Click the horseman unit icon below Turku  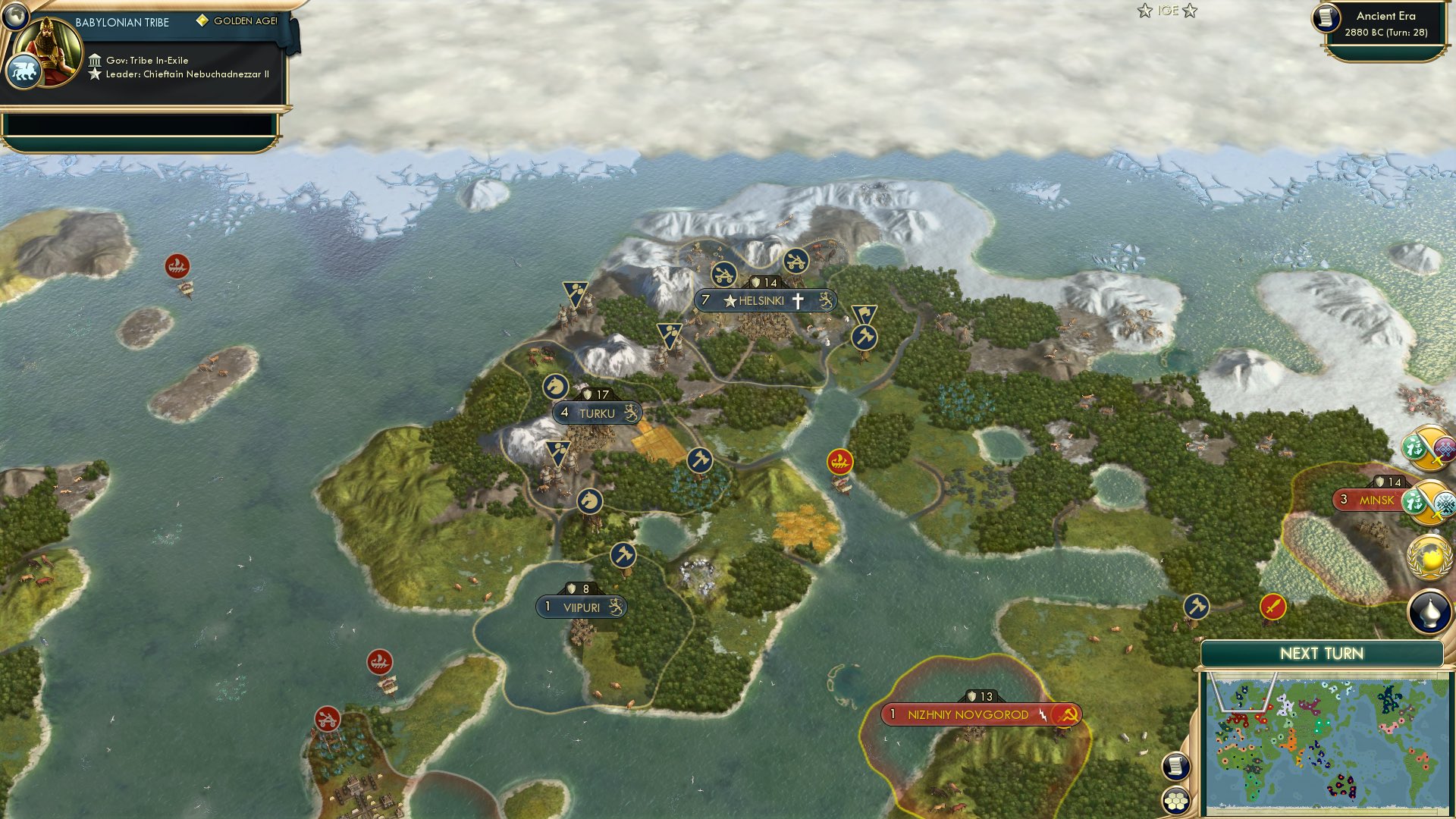591,500
